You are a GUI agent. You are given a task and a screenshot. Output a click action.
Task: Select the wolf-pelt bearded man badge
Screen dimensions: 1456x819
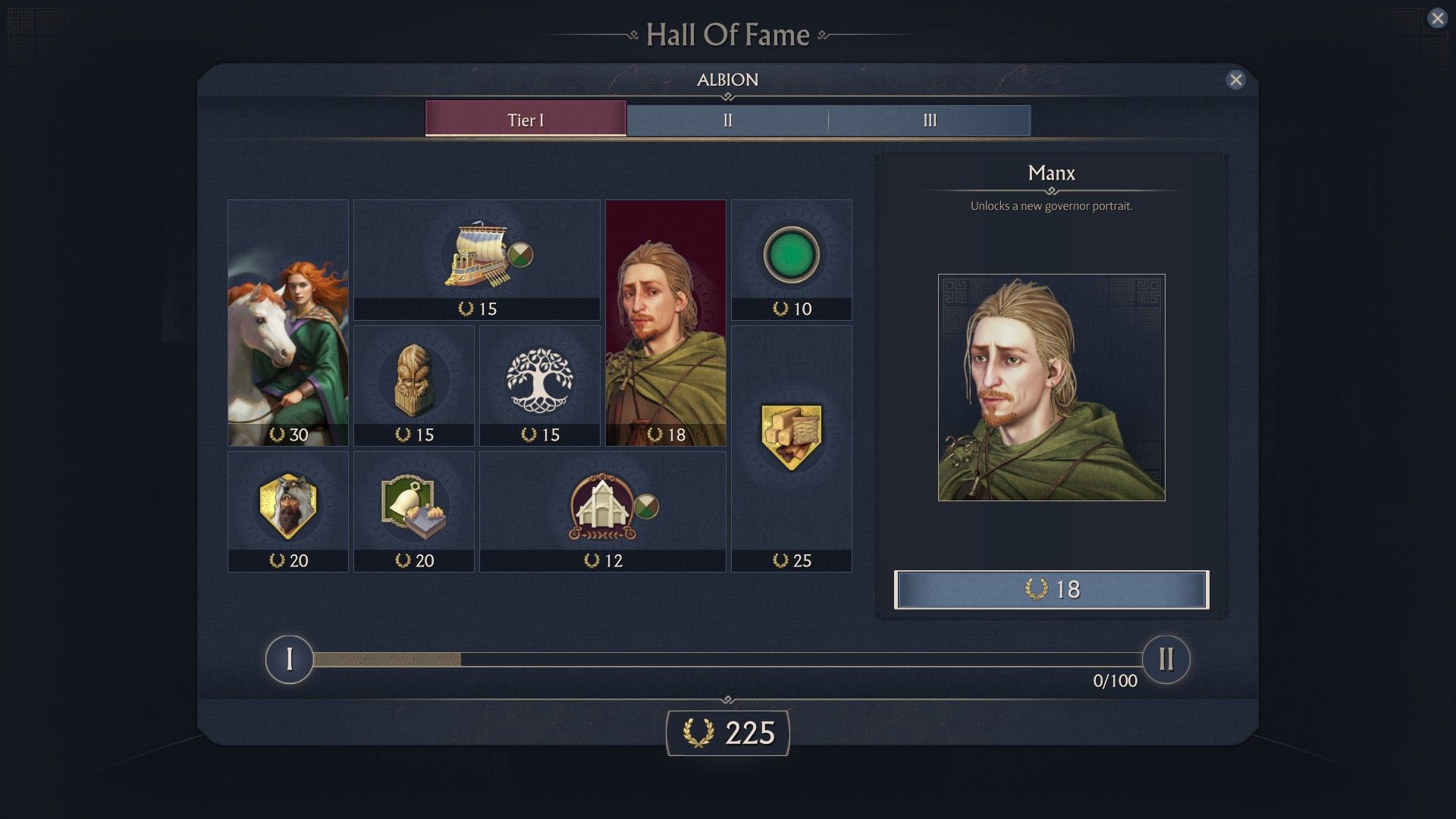(288, 511)
